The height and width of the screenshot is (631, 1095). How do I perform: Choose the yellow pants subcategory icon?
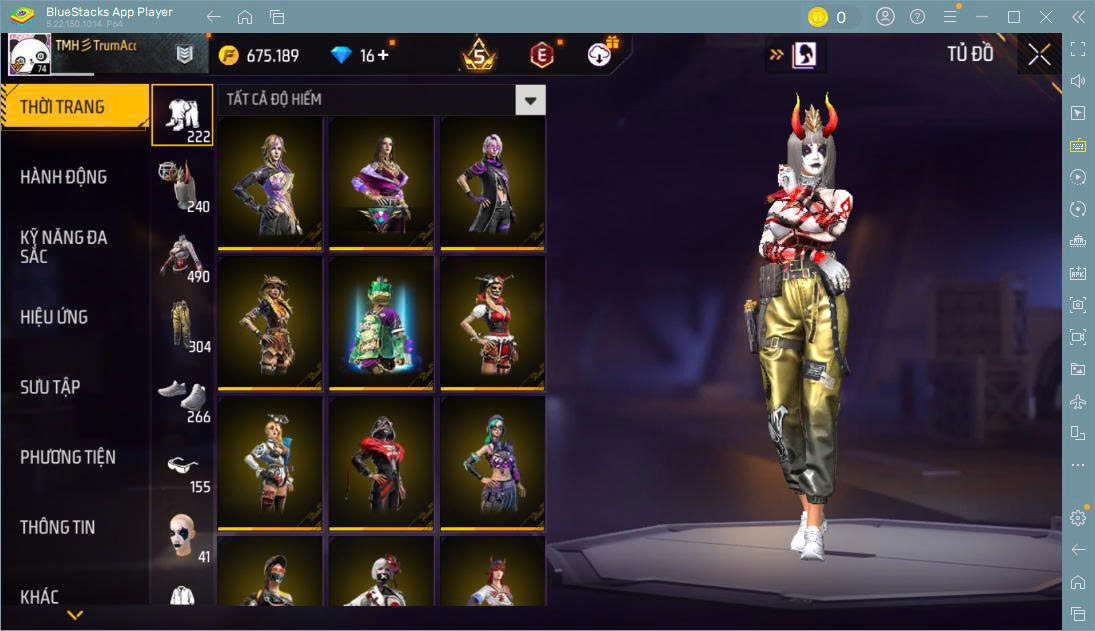tap(182, 326)
